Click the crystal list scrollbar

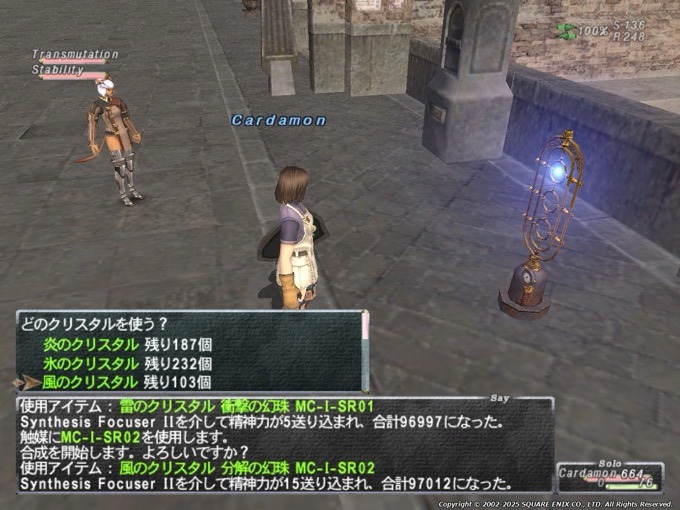(365, 350)
